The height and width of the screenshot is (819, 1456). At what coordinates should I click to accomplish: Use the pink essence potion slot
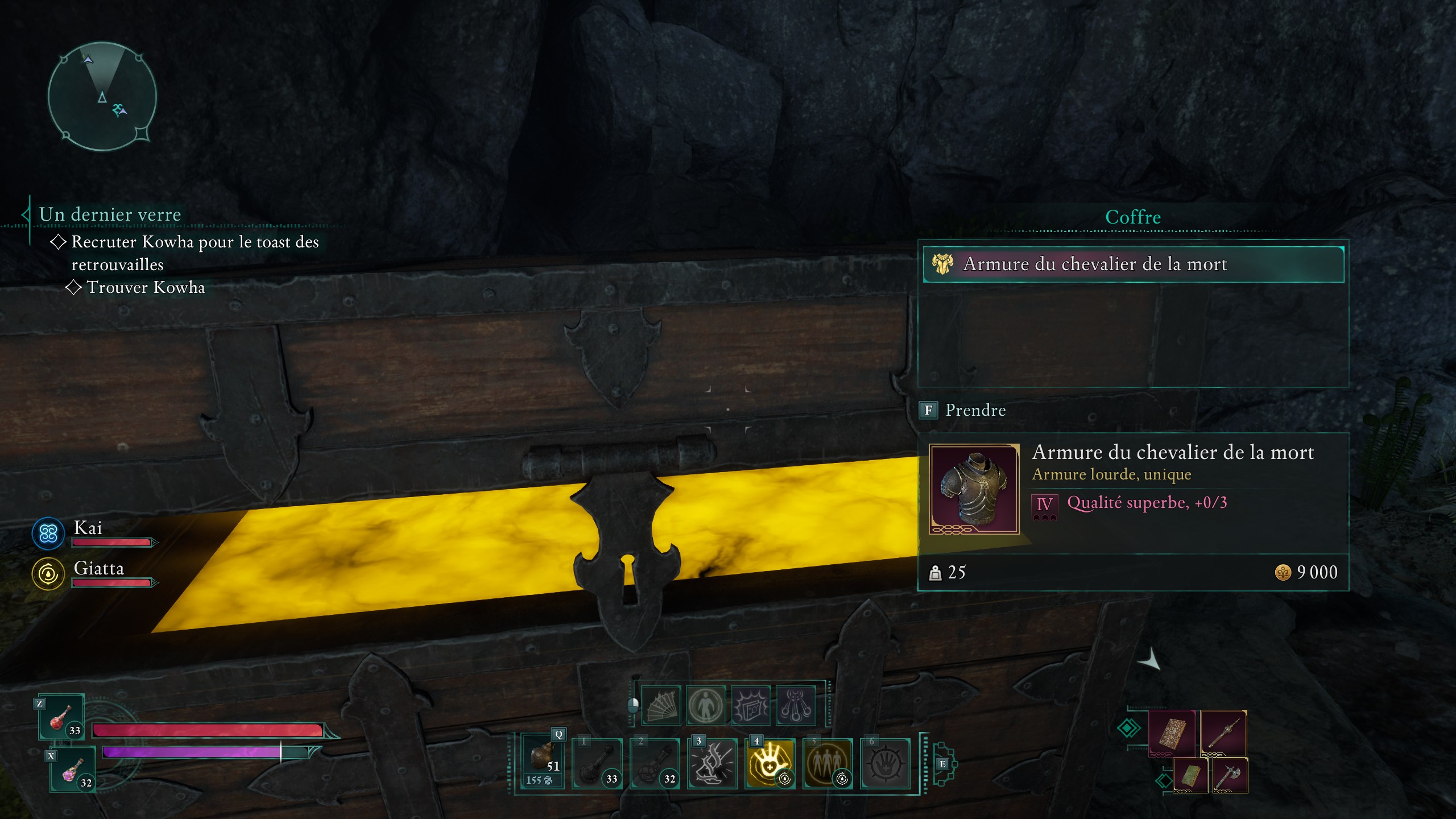click(72, 770)
